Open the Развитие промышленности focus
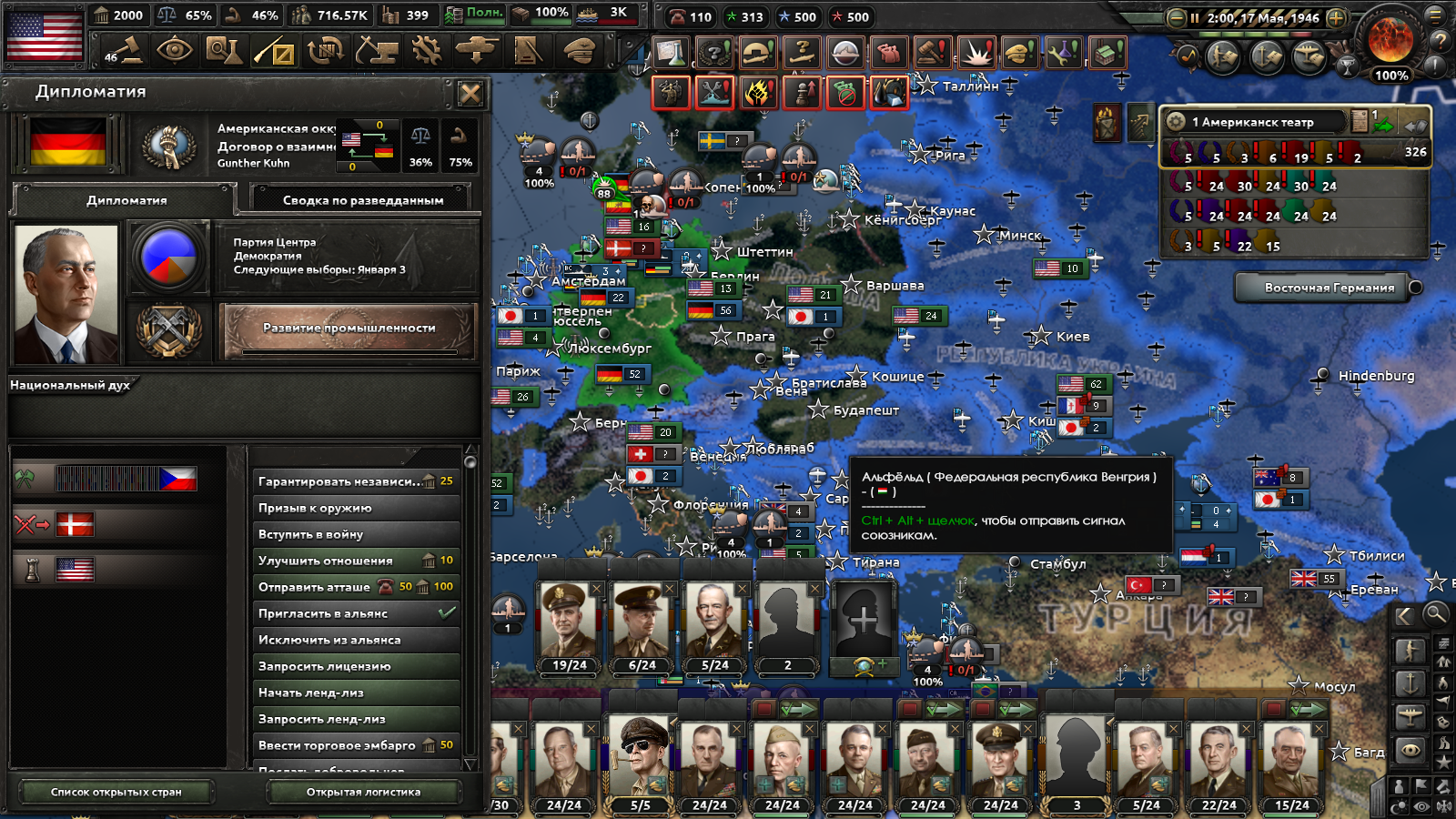Screen dimensions: 1456x819 coord(349,329)
